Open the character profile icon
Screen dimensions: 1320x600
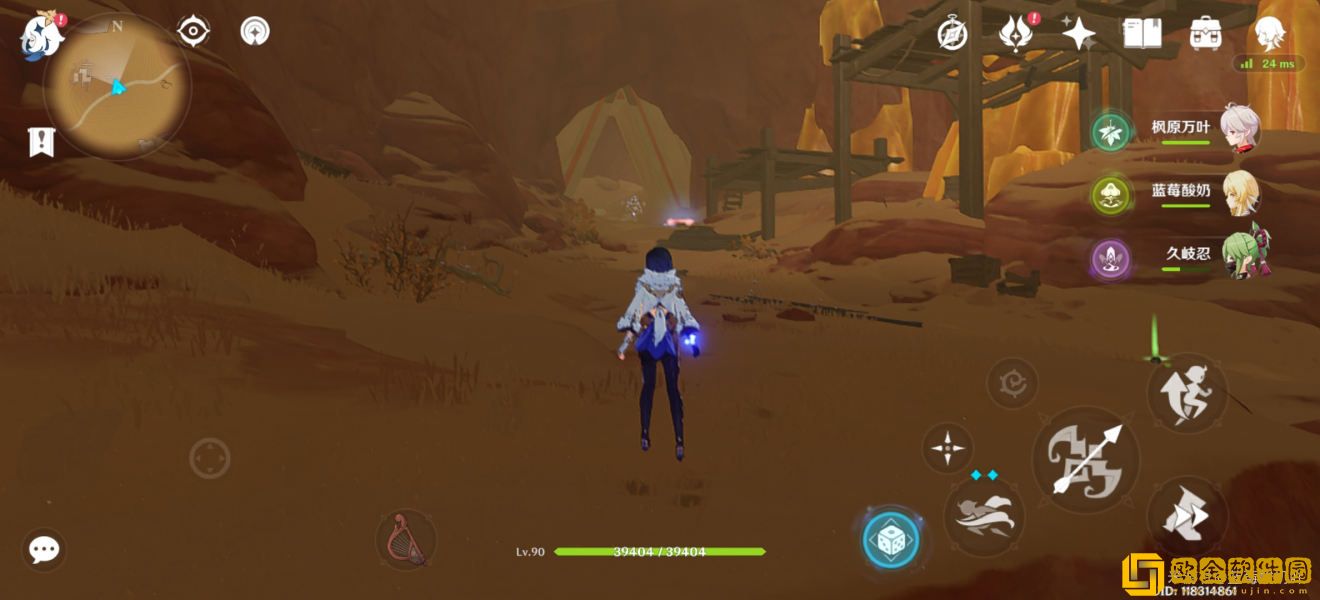click(1270, 32)
